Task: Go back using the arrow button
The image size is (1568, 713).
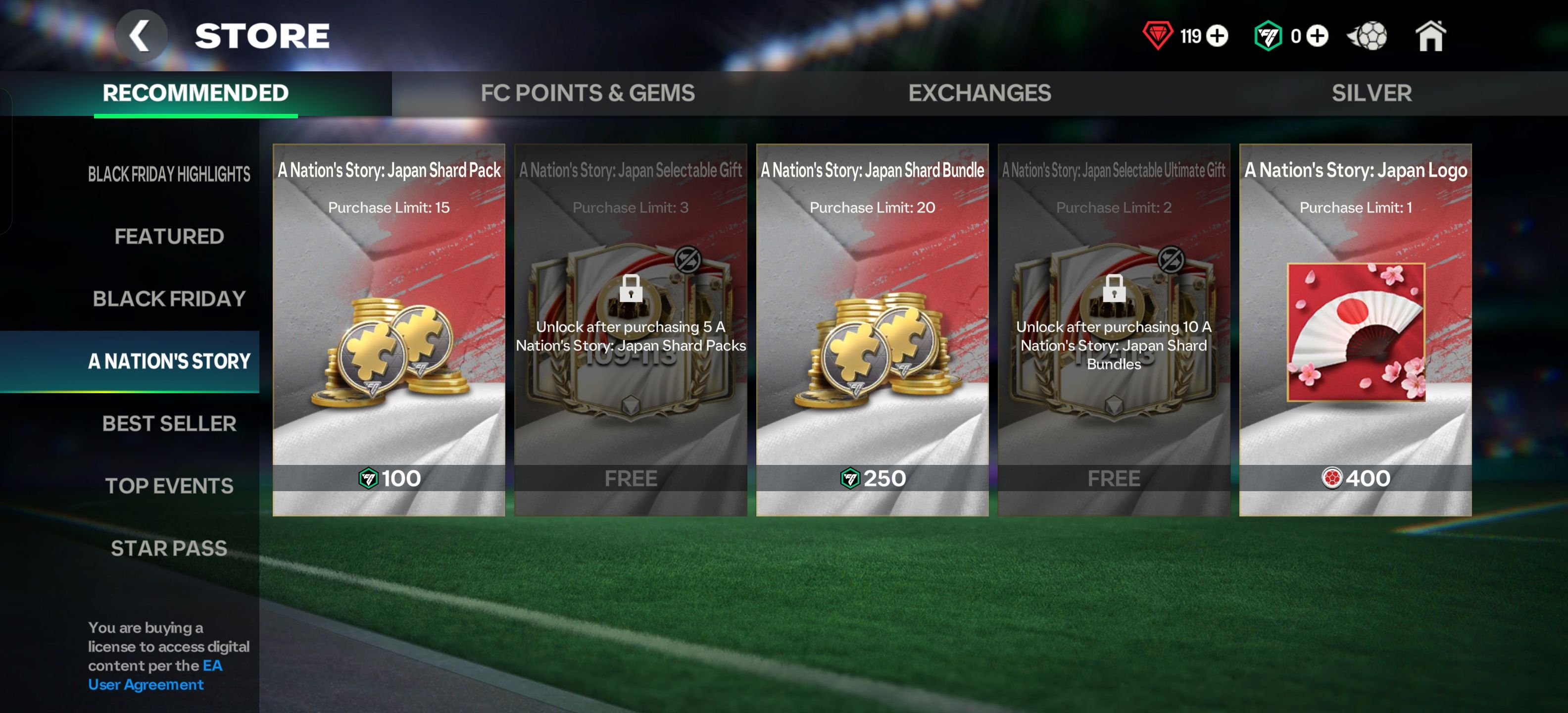Action: click(141, 36)
